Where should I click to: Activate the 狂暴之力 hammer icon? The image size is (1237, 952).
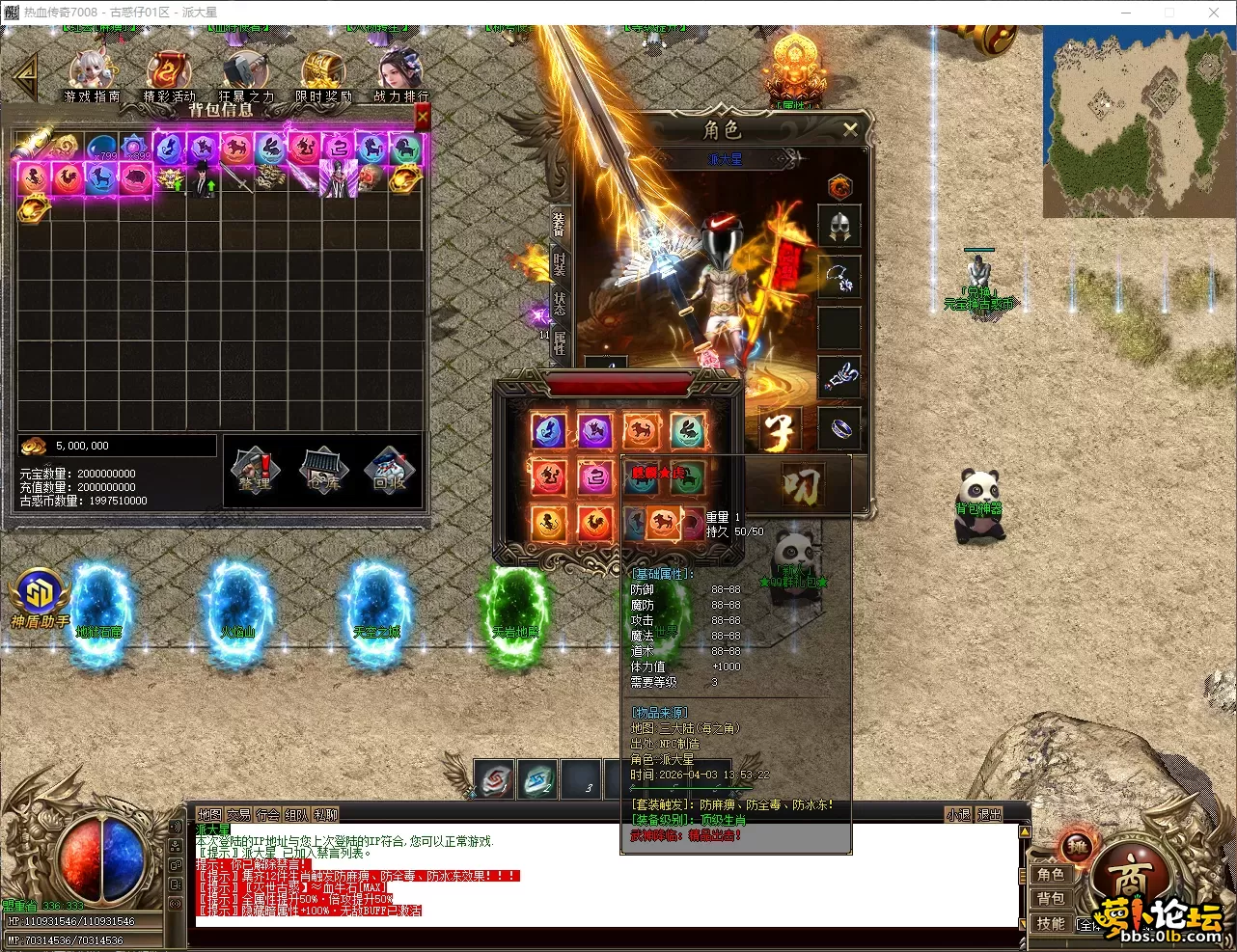click(x=246, y=75)
